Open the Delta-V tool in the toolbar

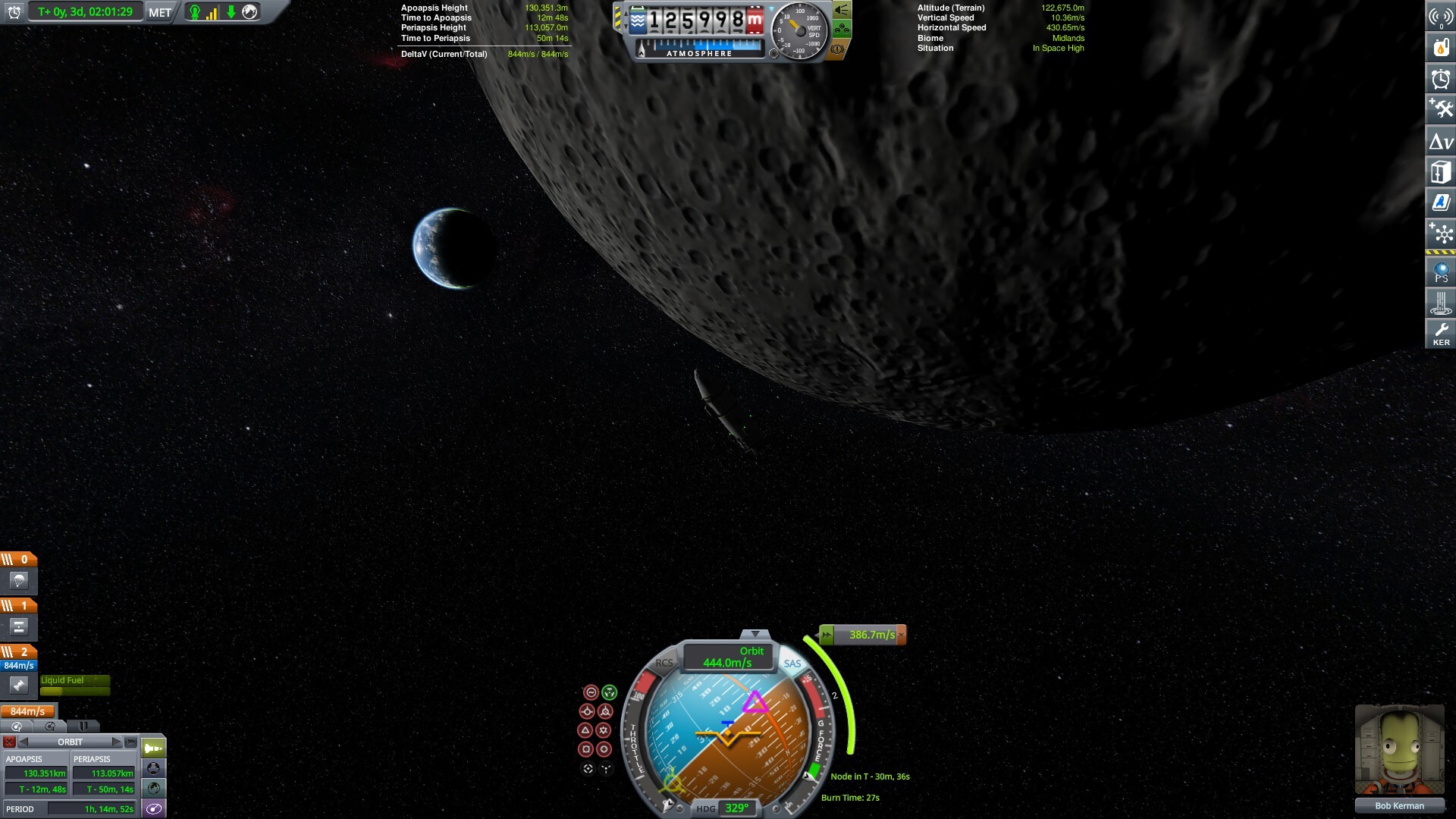1441,141
